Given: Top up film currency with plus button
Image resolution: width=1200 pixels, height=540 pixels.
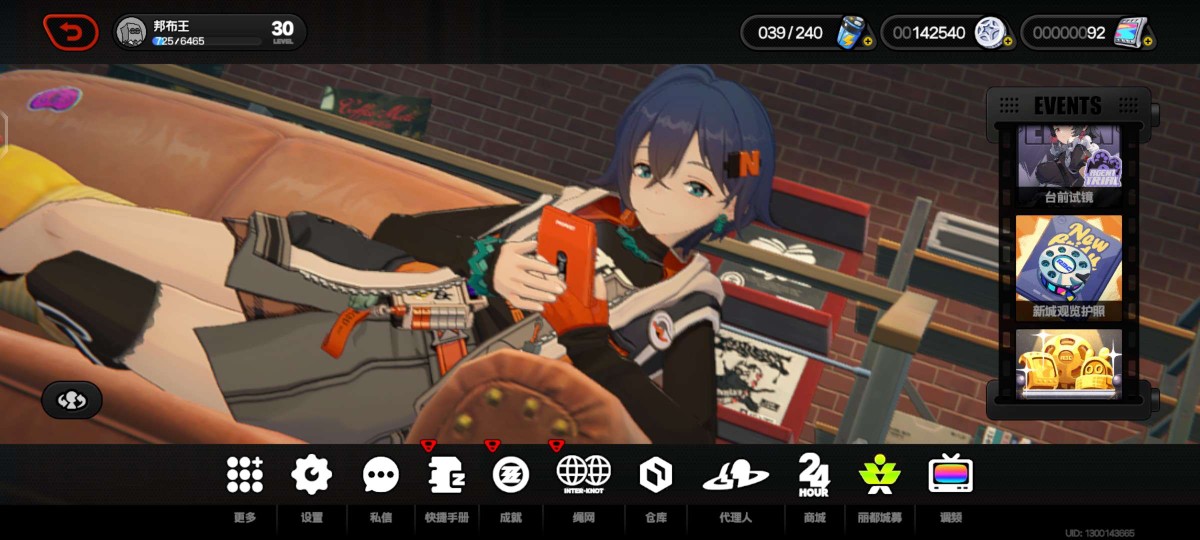Looking at the screenshot, I should coord(1148,42).
